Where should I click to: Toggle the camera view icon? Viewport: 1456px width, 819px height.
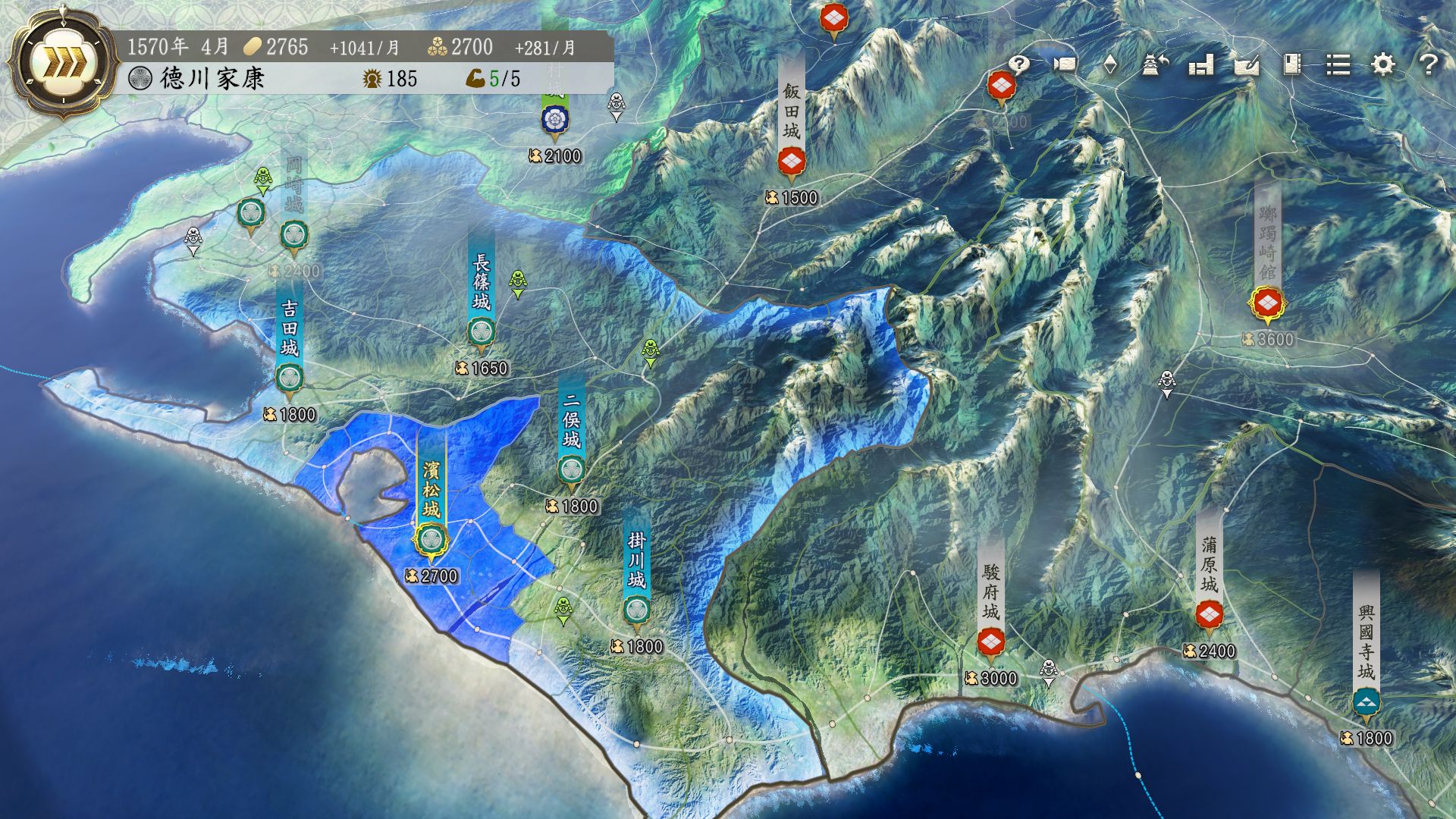[x=1065, y=64]
